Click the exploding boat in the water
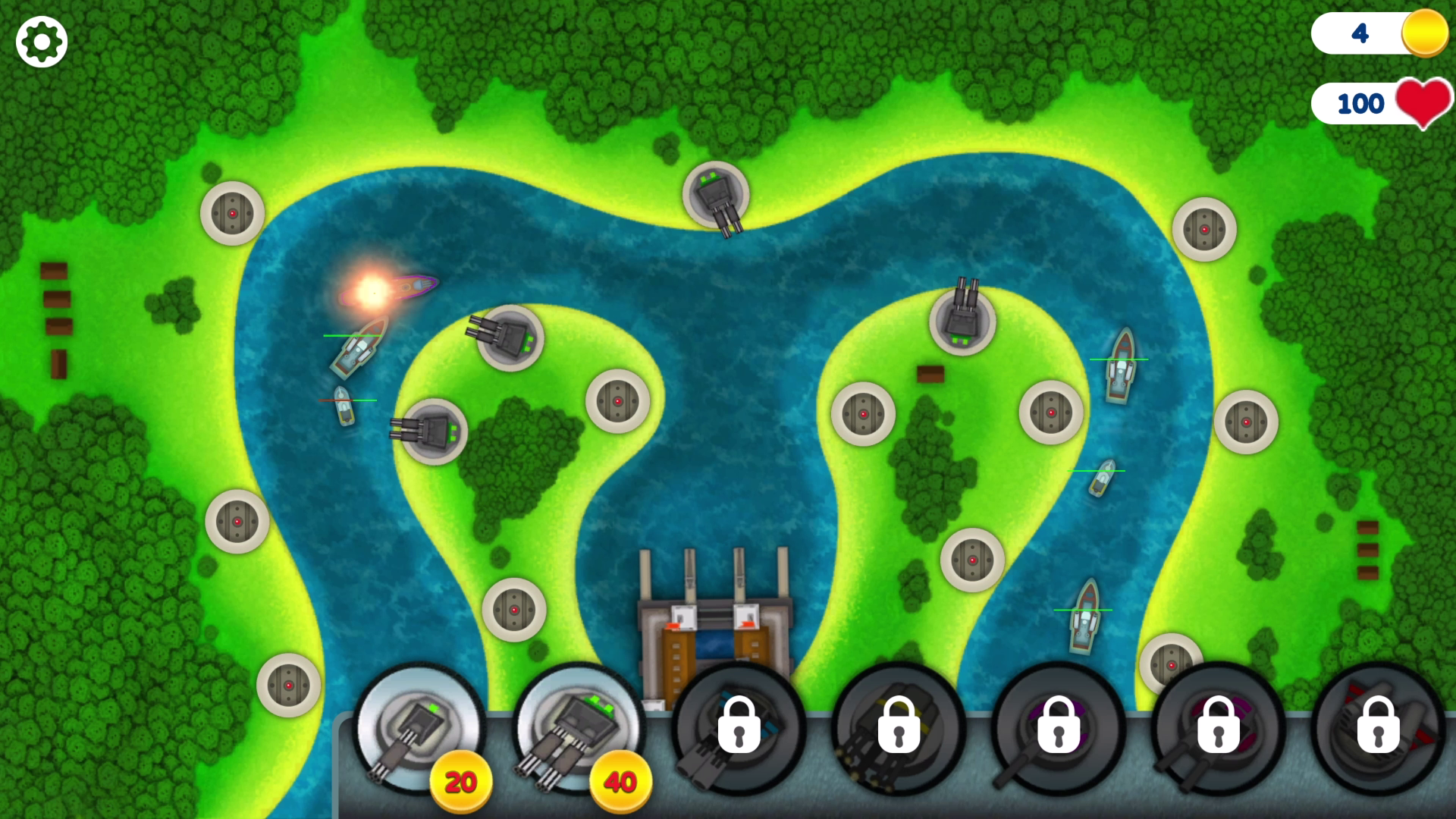Viewport: 1456px width, 819px height. coord(375,292)
